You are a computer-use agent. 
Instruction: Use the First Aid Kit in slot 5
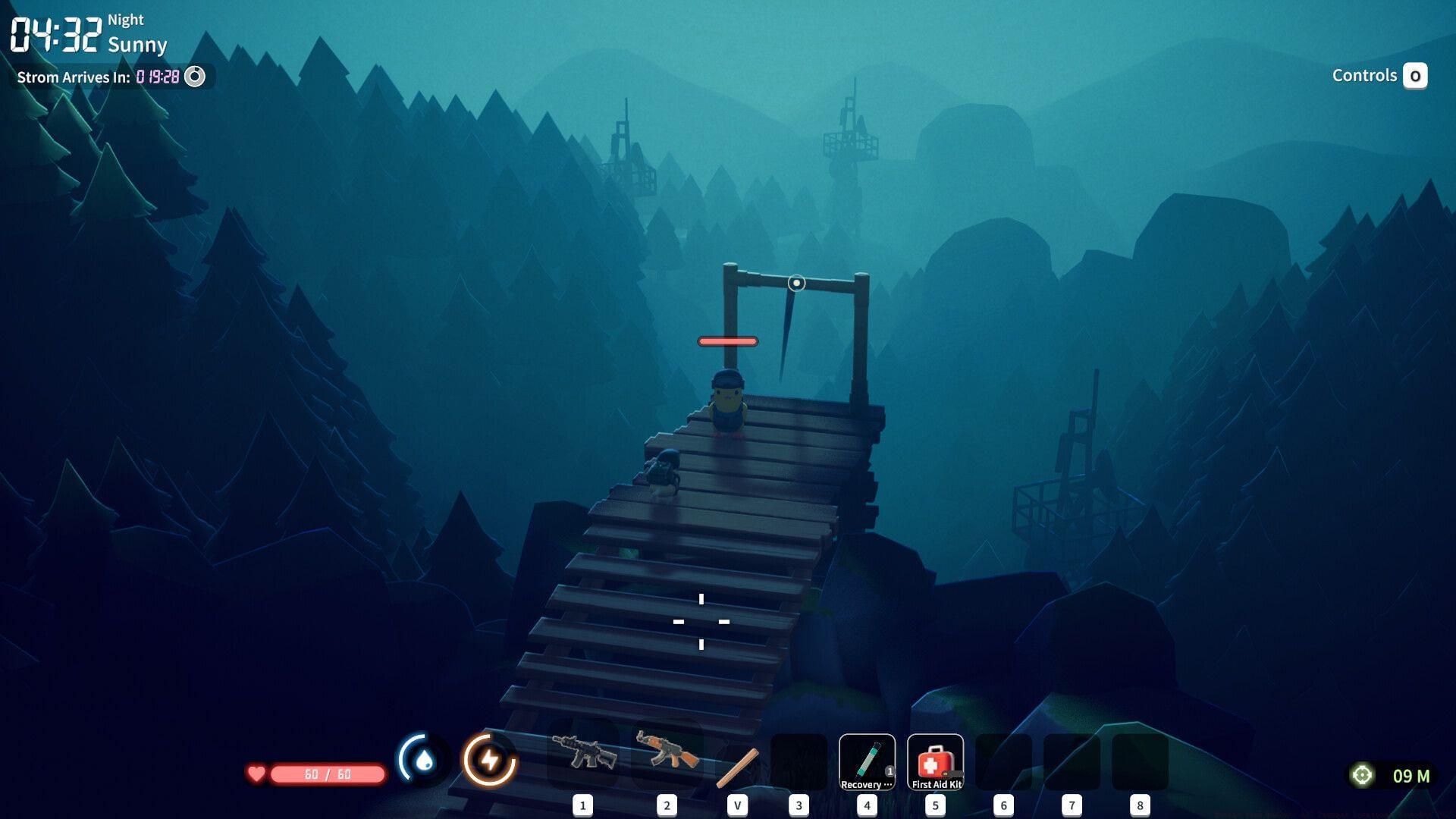pos(935,762)
